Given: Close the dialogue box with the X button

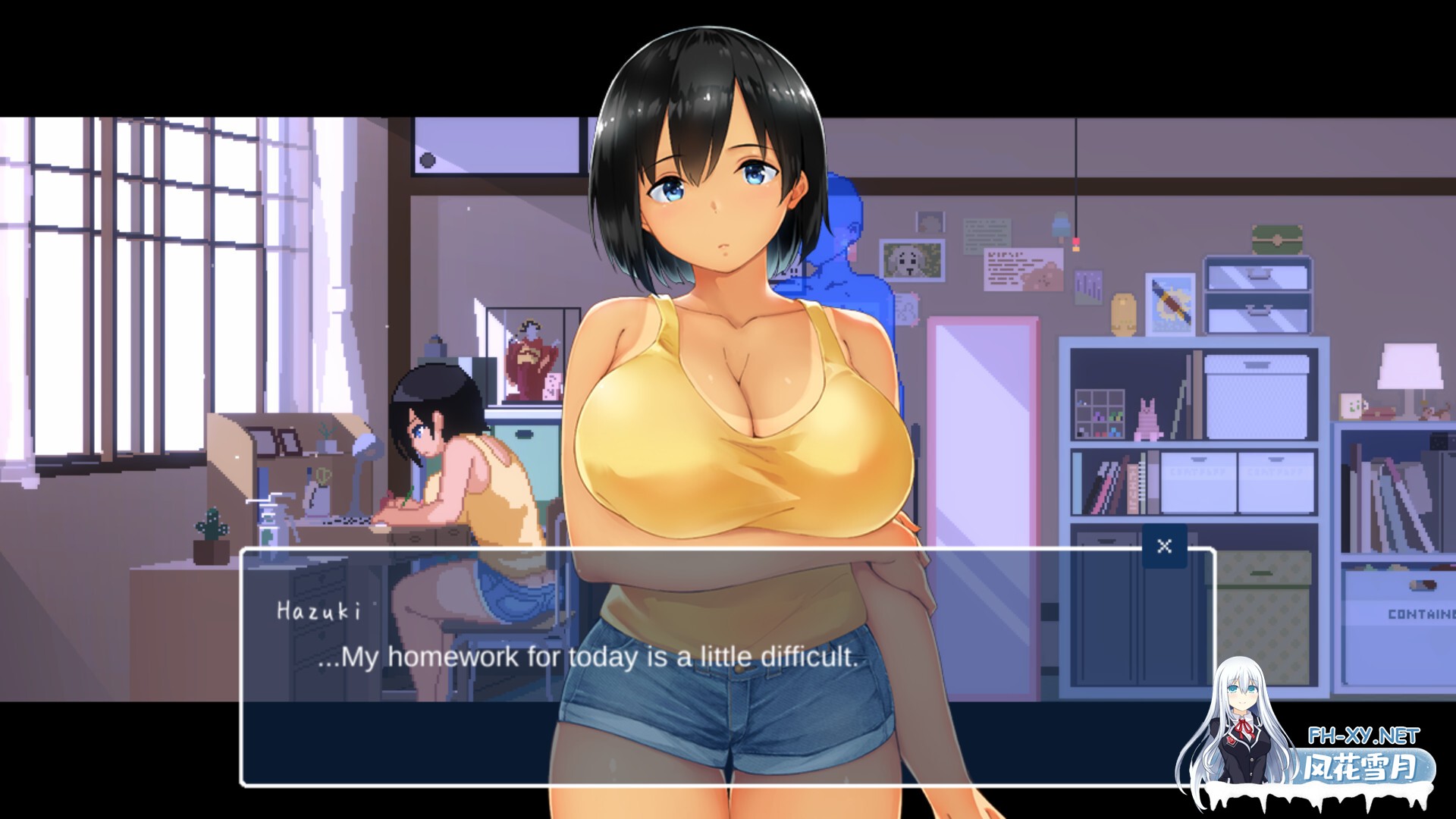Looking at the screenshot, I should coord(1164,544).
